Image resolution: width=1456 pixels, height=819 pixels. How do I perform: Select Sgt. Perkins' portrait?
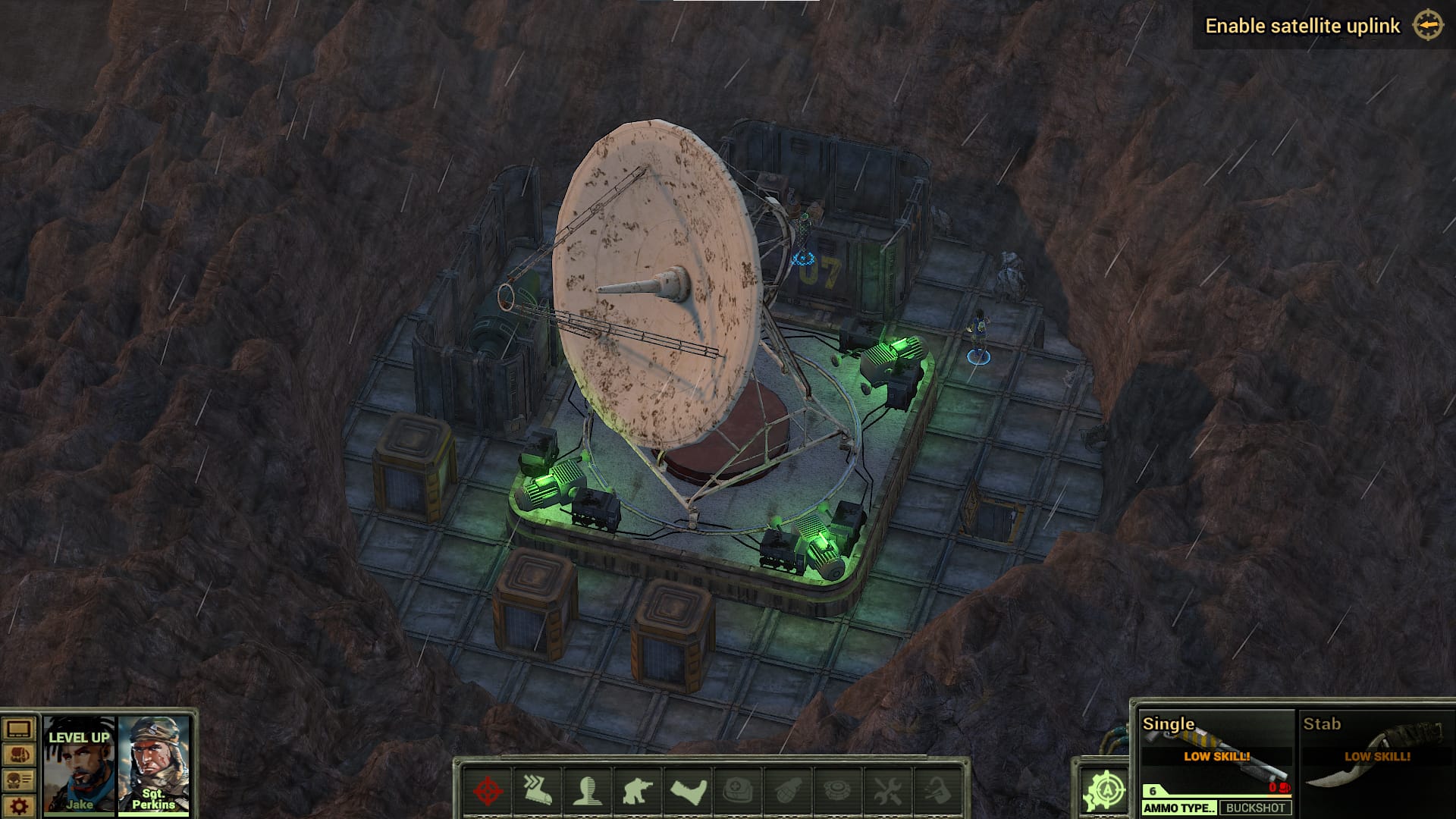(153, 766)
